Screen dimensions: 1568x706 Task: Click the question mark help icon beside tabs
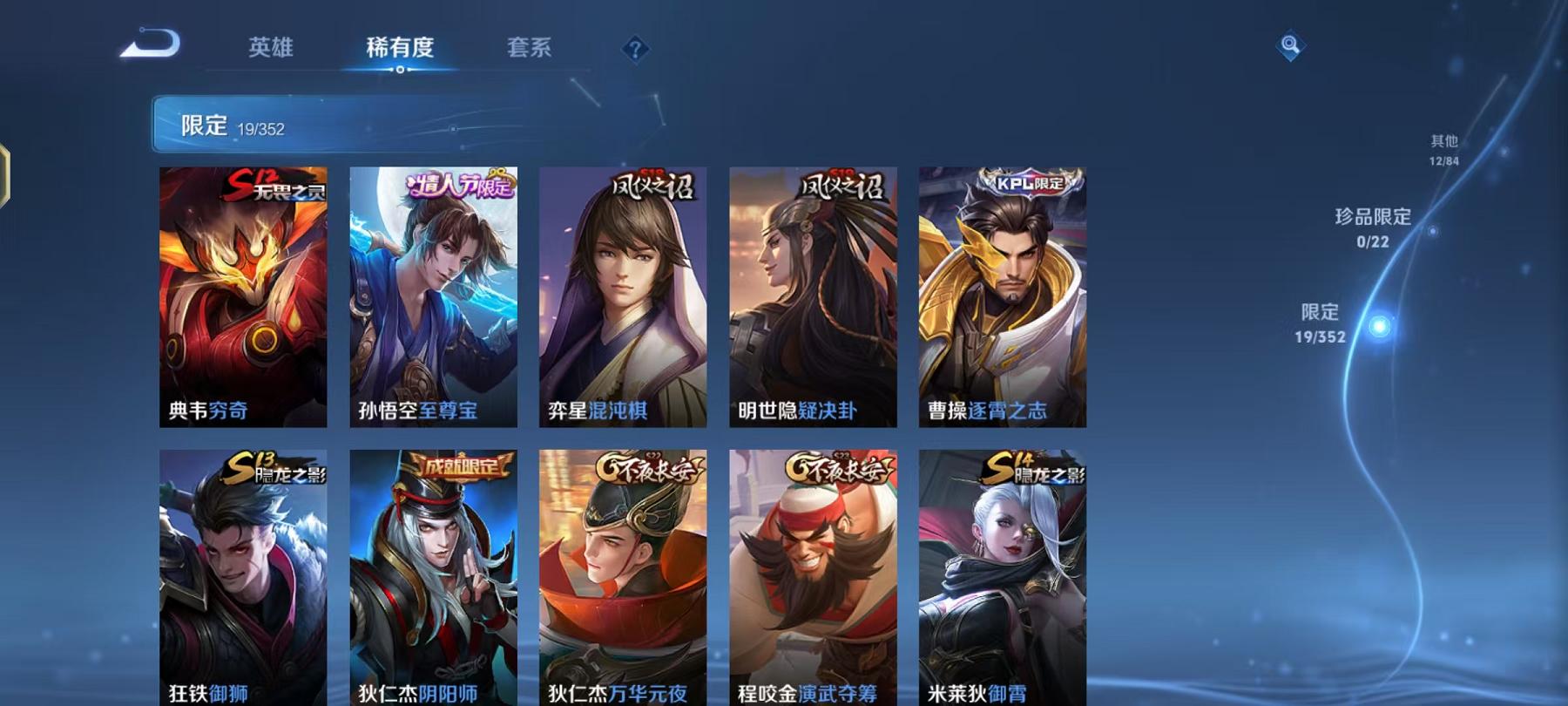633,49
